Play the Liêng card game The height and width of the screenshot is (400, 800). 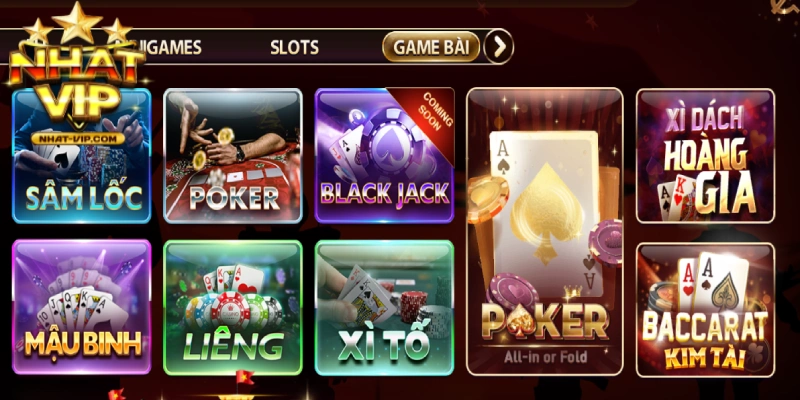tap(233, 306)
